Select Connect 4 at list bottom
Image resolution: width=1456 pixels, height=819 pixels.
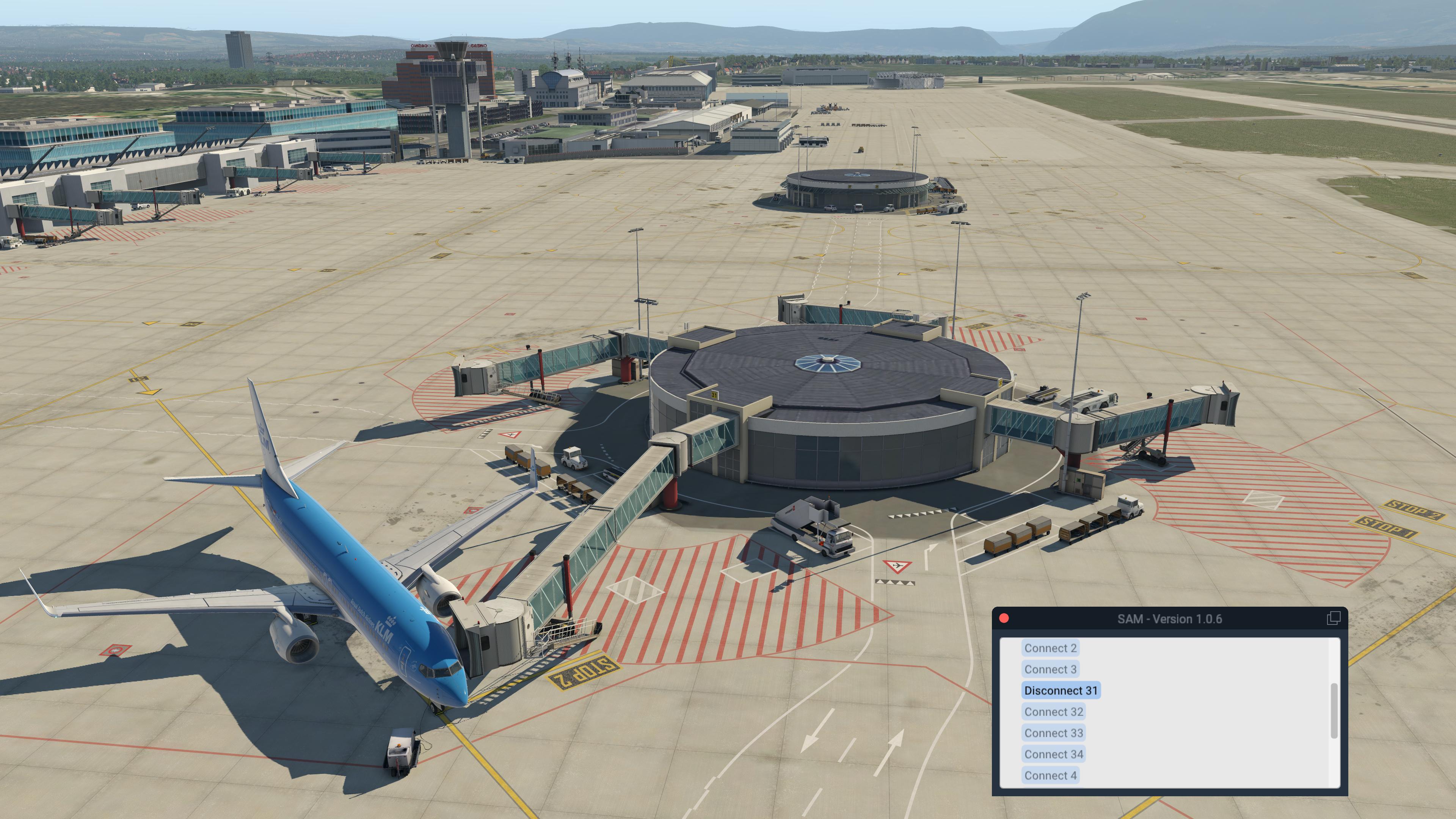point(1050,775)
